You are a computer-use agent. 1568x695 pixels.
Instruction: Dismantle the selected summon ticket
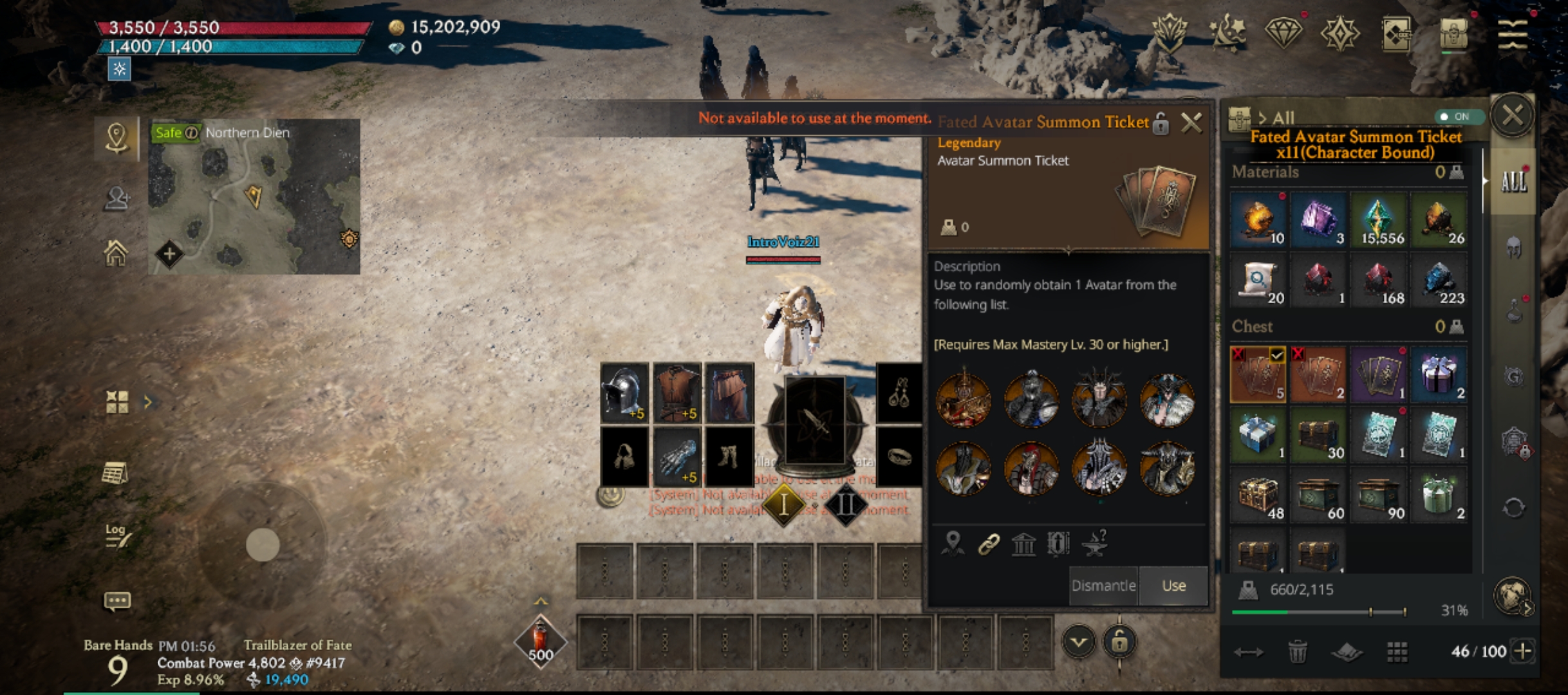click(x=1103, y=586)
